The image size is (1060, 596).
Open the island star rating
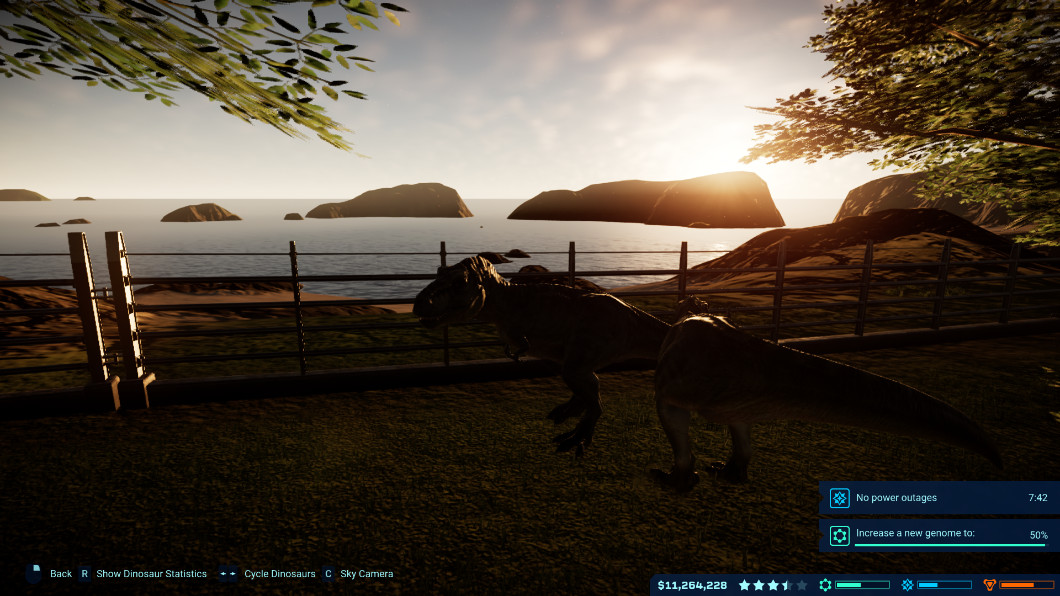click(772, 585)
